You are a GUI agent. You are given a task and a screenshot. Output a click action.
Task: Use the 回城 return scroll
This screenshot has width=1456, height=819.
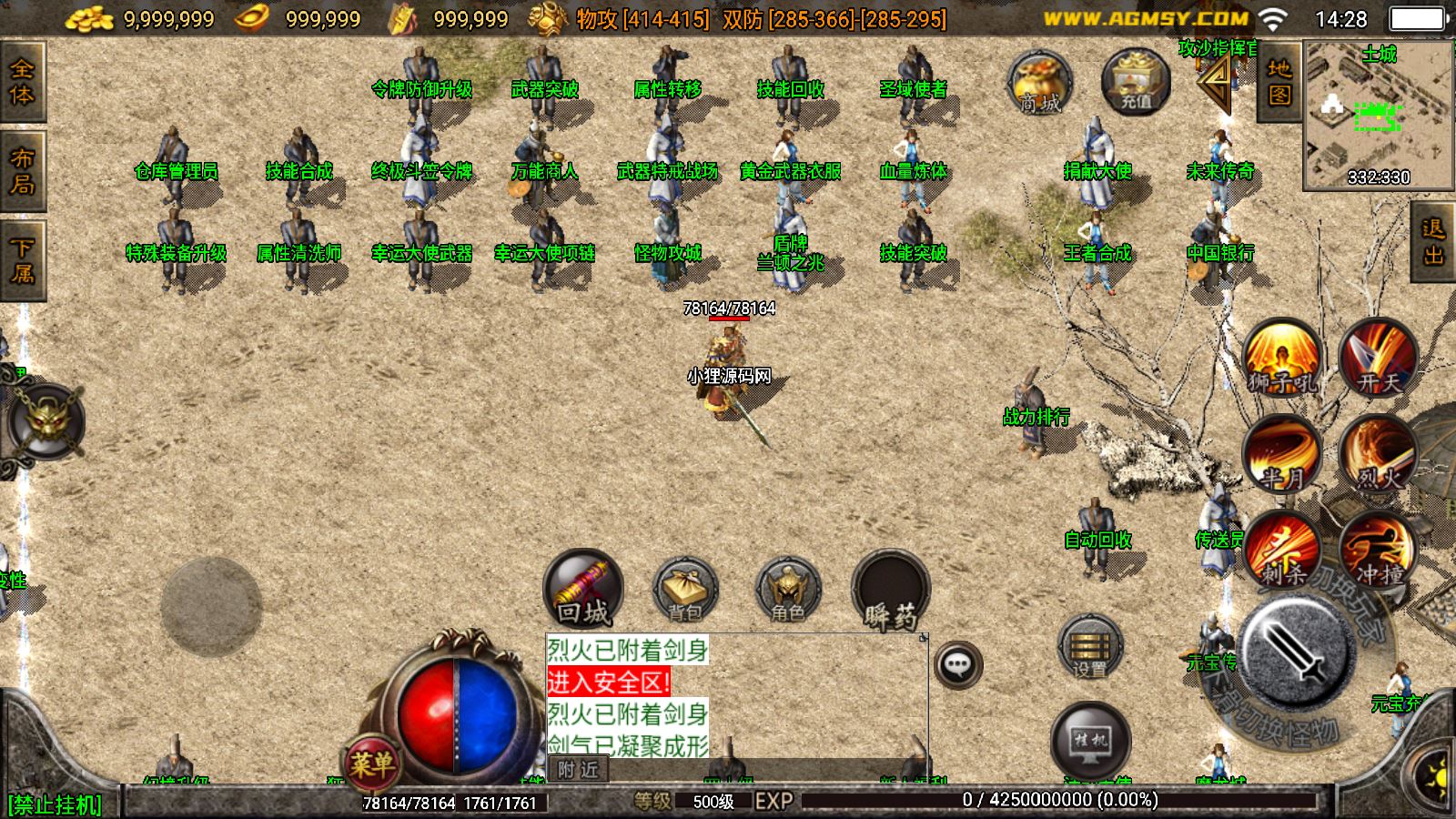click(583, 589)
